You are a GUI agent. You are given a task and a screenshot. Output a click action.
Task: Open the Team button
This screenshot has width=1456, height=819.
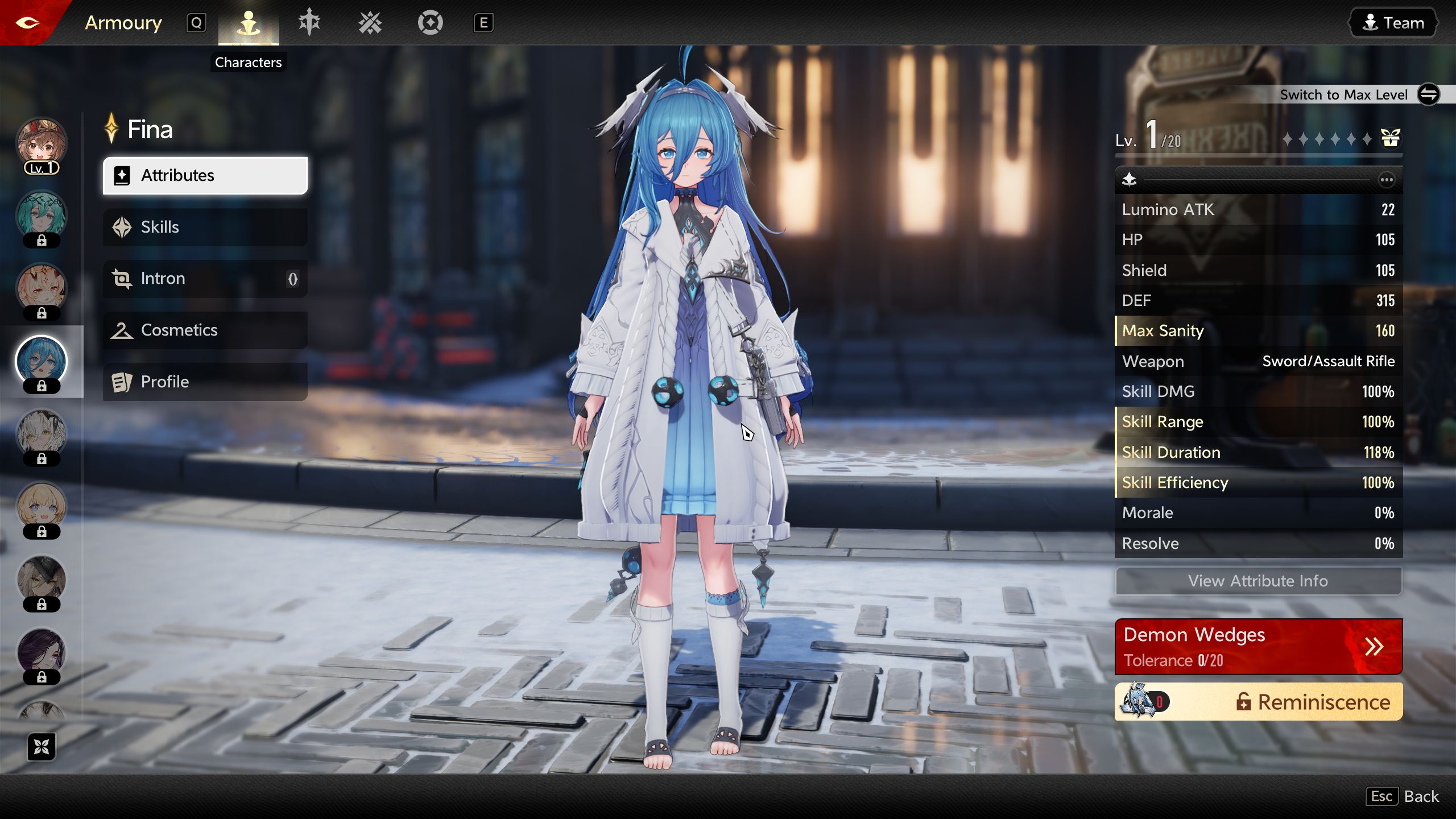coord(1393,23)
